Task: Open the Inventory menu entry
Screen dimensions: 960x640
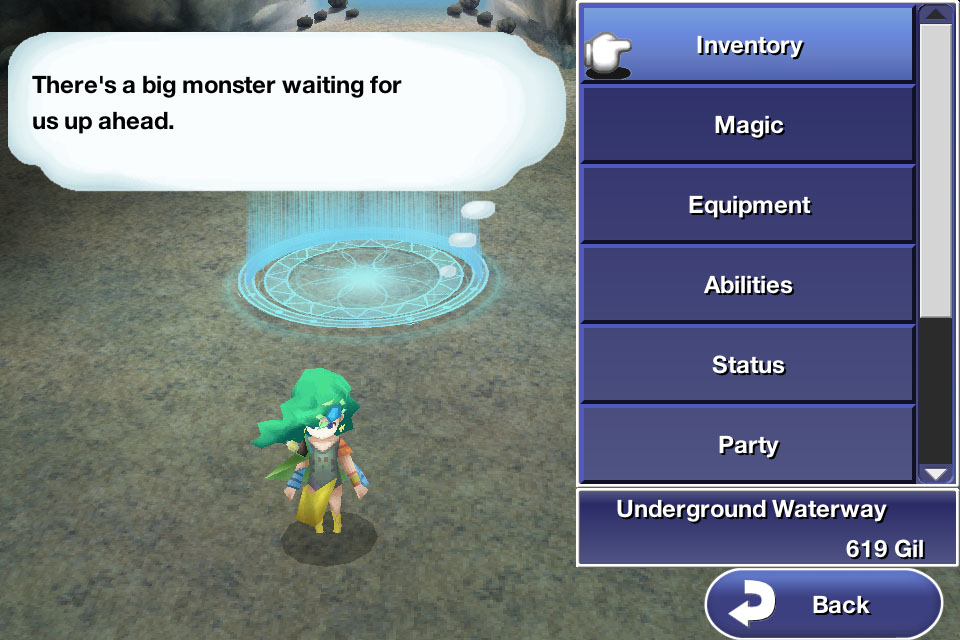Action: point(748,45)
